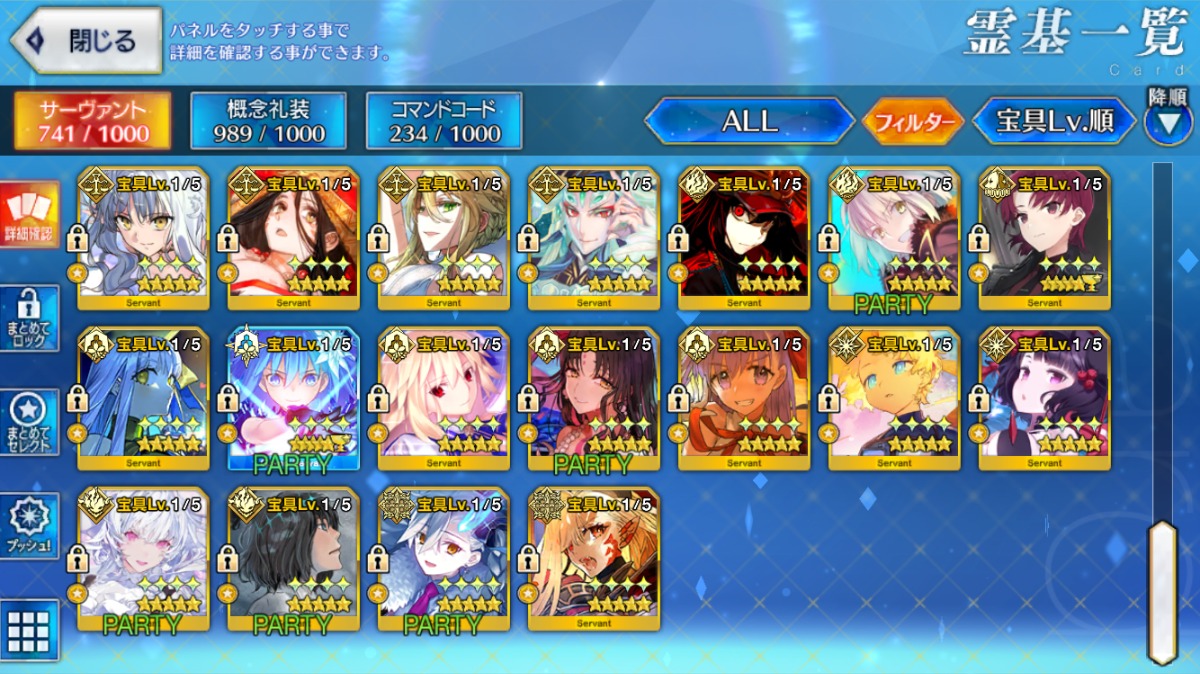Open the コマンドコード tab
This screenshot has height=674, width=1200.
[444, 121]
